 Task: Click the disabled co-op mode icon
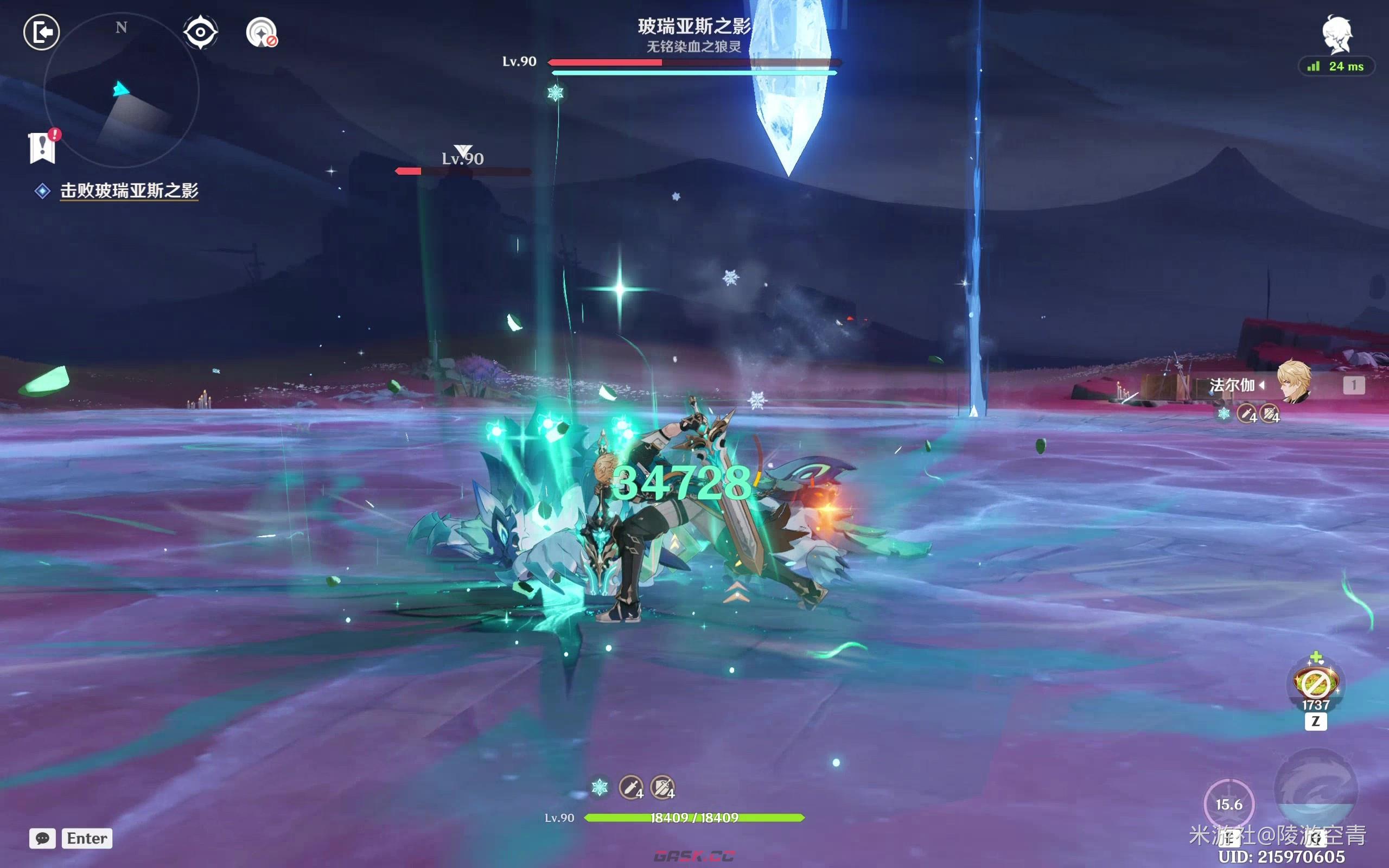coord(262,32)
